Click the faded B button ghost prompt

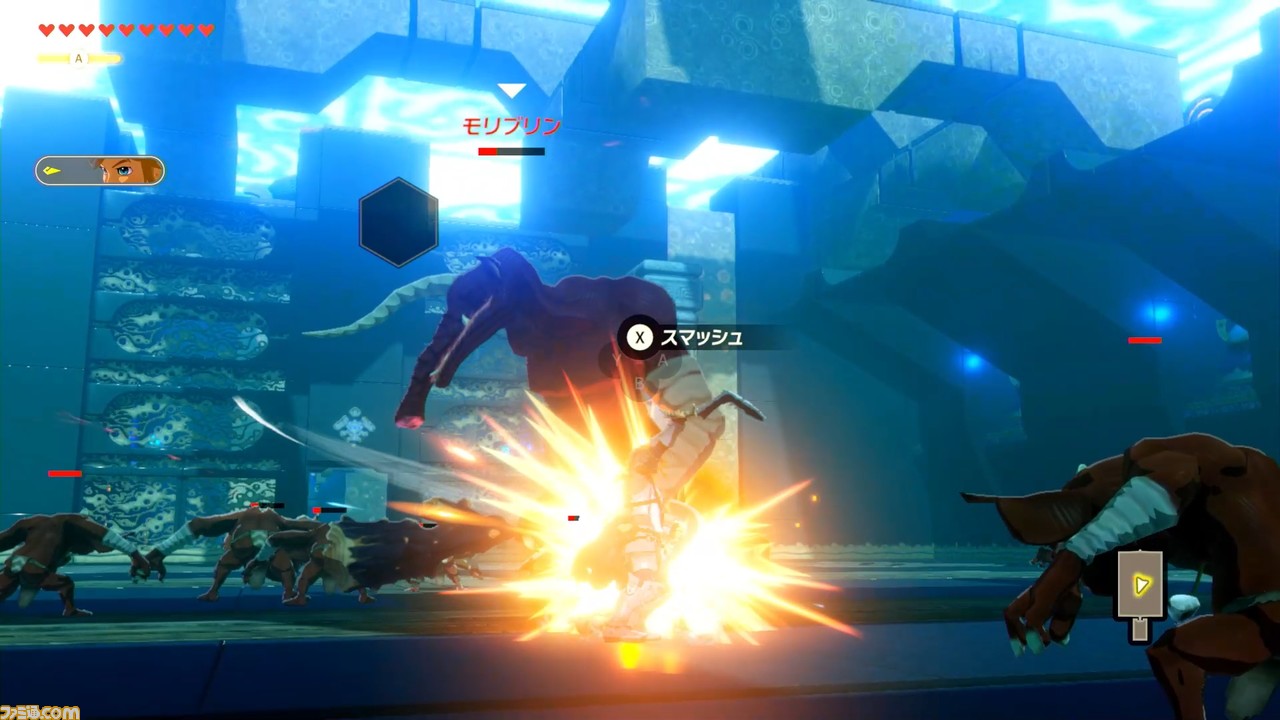point(639,383)
